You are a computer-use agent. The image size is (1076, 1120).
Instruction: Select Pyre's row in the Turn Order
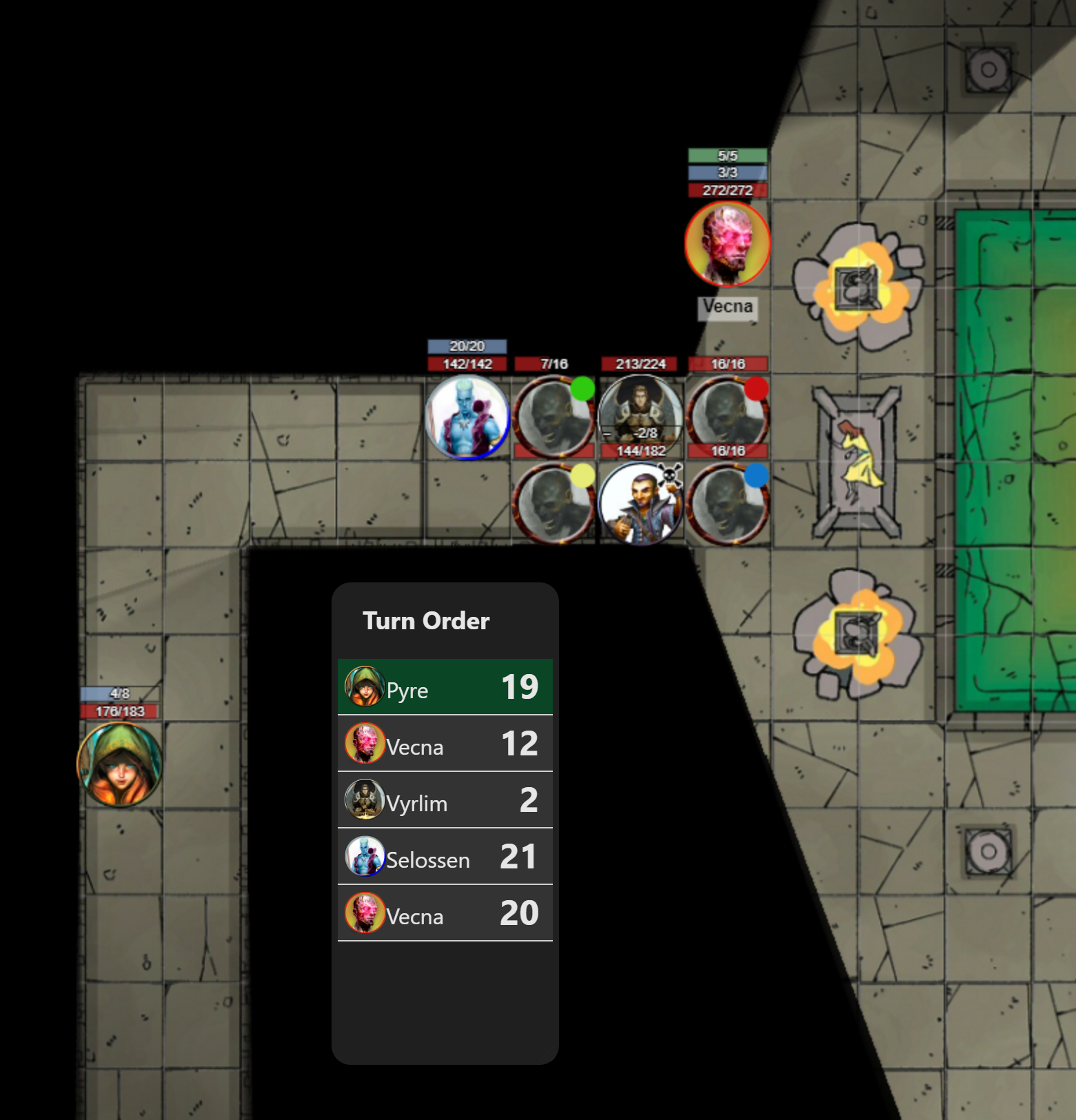445,687
